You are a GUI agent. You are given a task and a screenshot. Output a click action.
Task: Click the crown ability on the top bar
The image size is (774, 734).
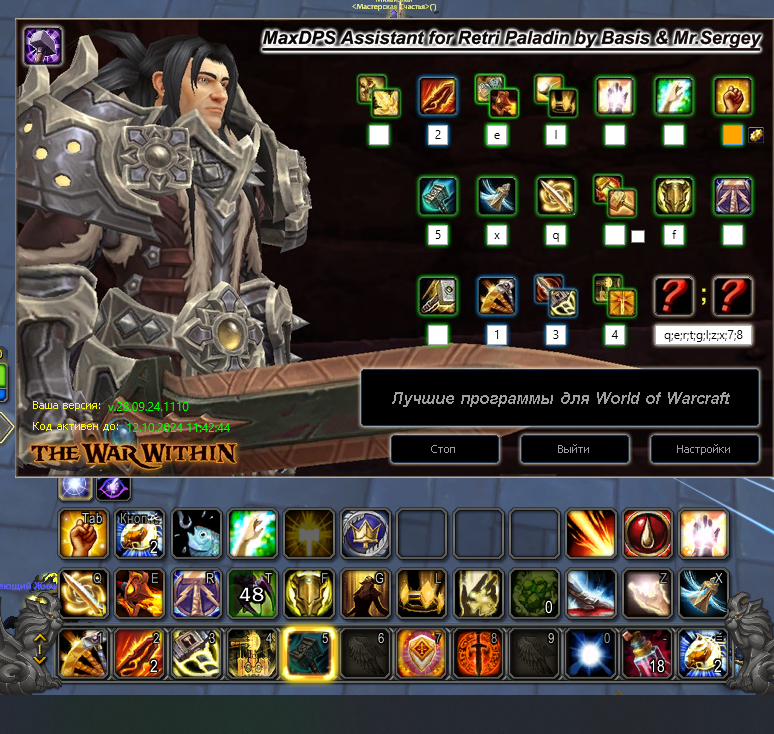(365, 534)
